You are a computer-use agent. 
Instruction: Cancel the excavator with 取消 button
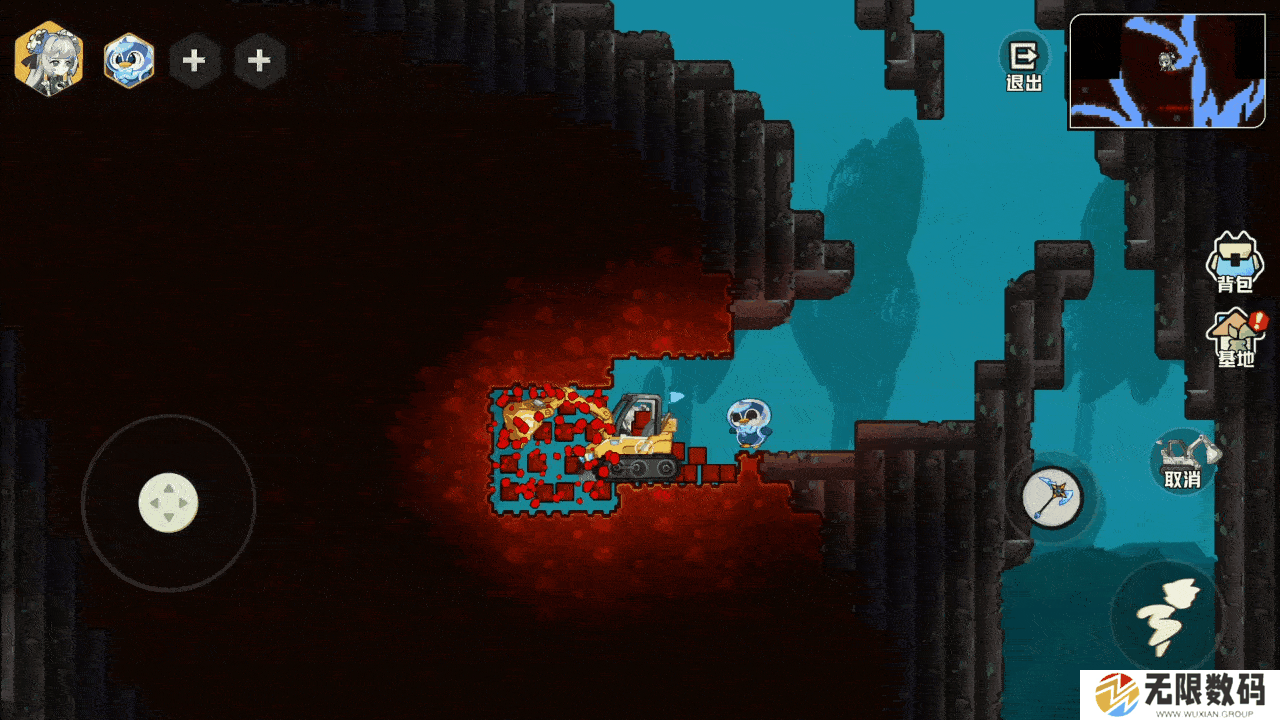tap(1183, 460)
